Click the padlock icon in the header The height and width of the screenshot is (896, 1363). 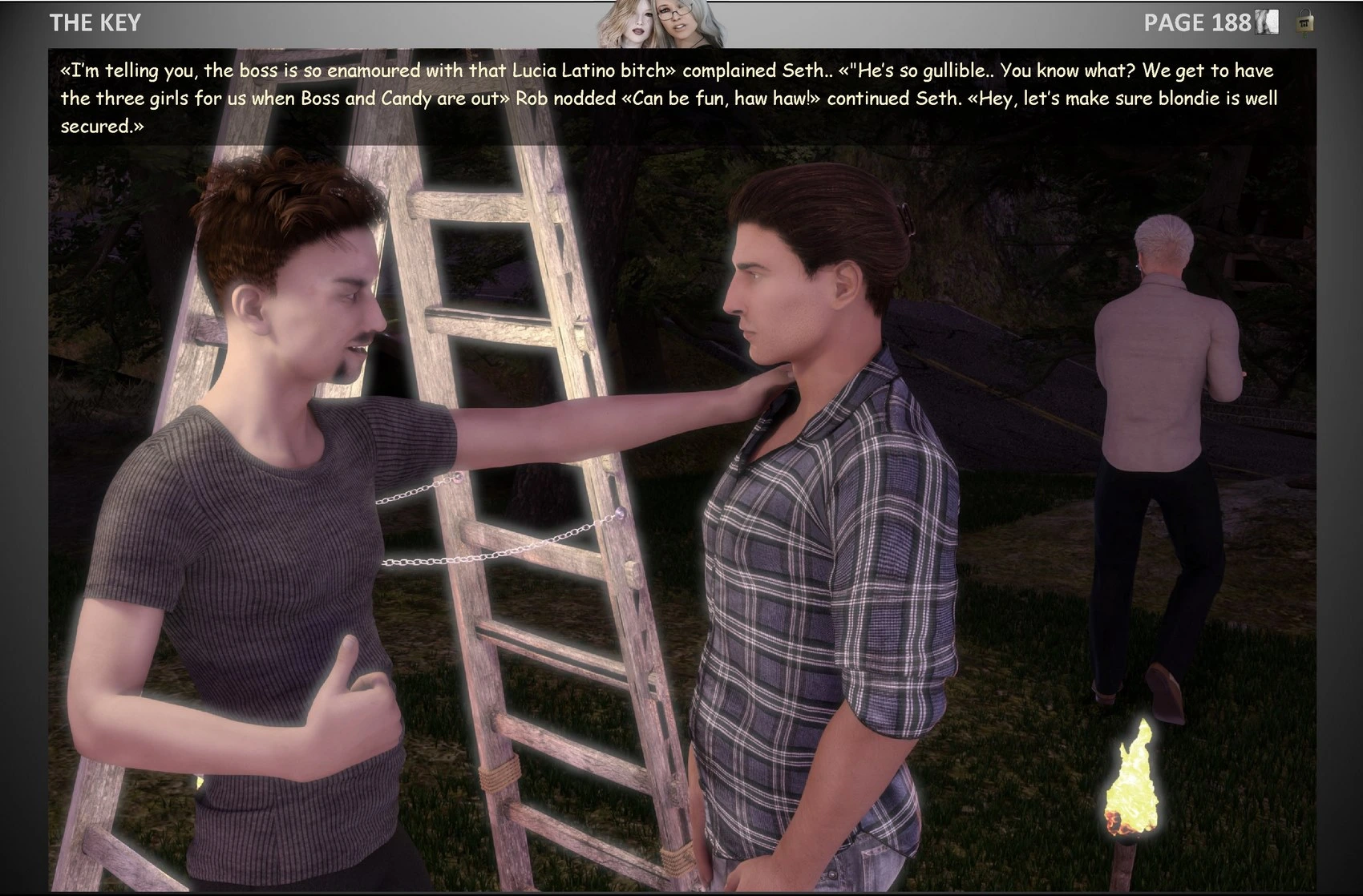pyautogui.click(x=1304, y=22)
